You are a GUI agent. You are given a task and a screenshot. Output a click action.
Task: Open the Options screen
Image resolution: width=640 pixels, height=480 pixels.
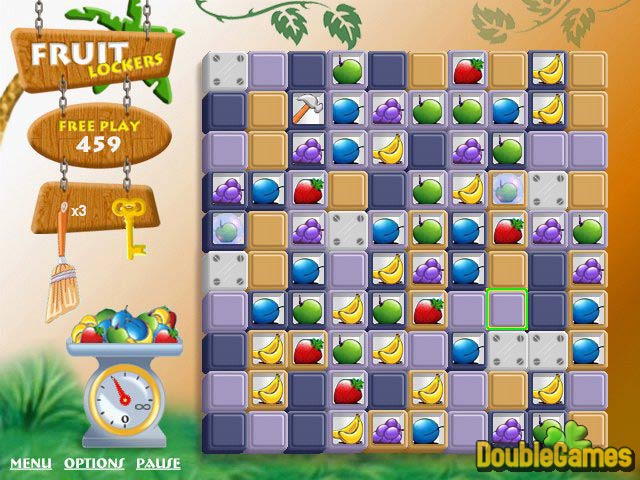pyautogui.click(x=94, y=463)
